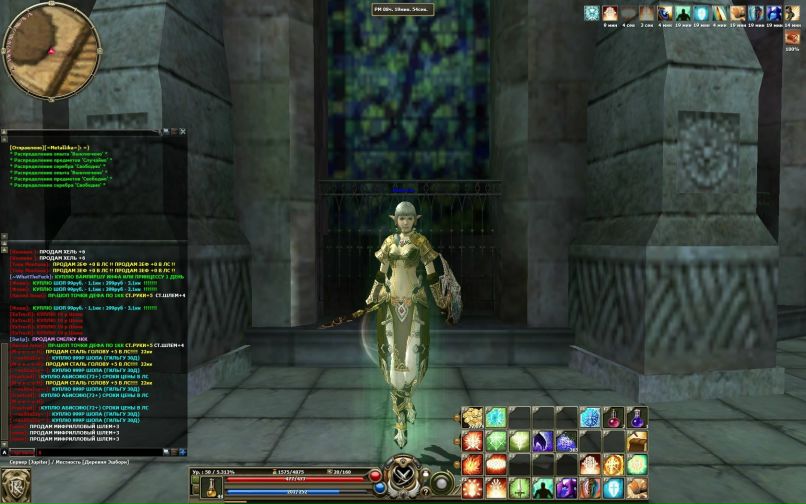806x504 pixels.
Task: Activate the green sword skill icon
Action: (519, 488)
